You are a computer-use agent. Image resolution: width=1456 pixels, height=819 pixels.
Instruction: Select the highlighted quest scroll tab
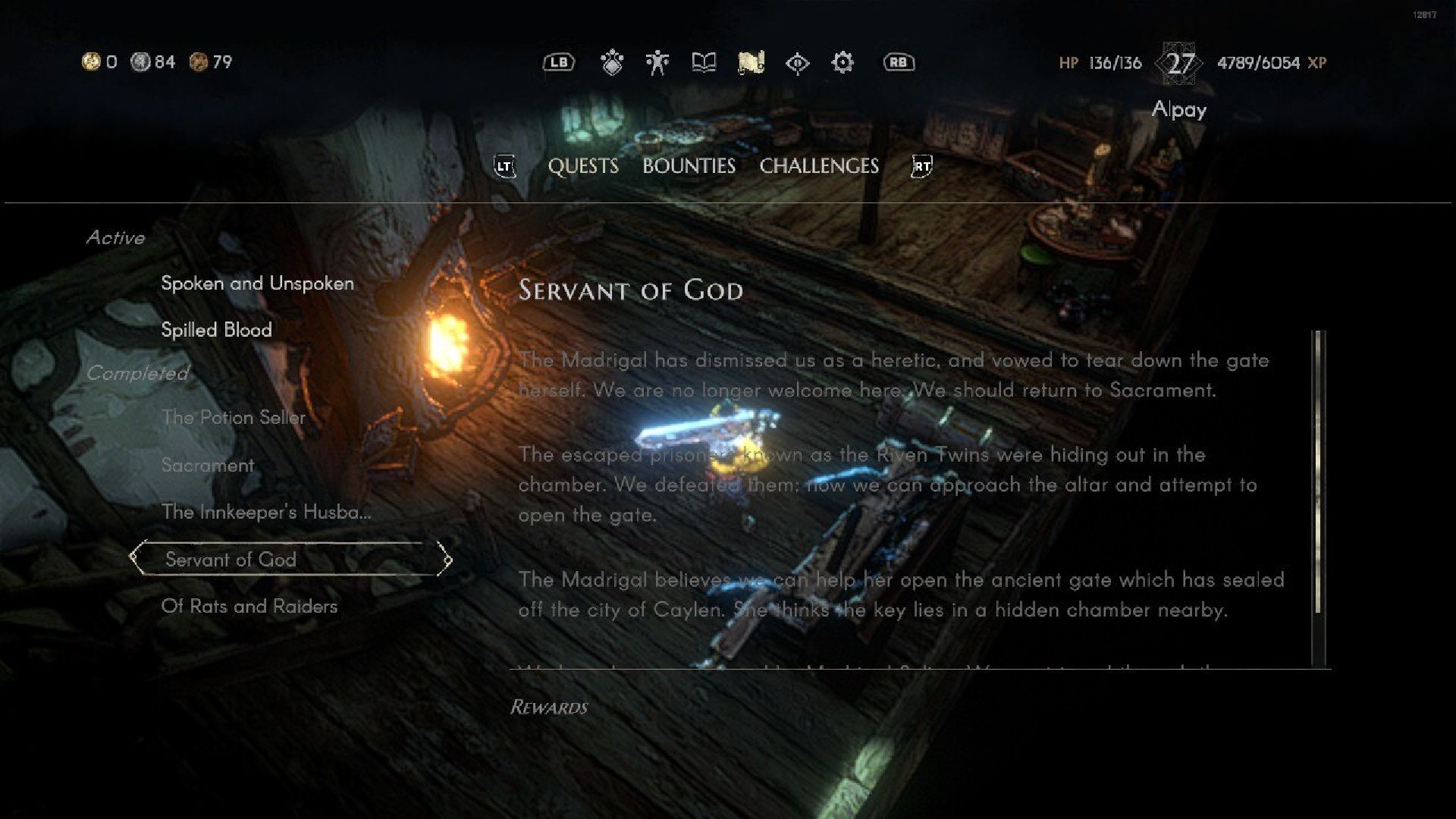751,63
